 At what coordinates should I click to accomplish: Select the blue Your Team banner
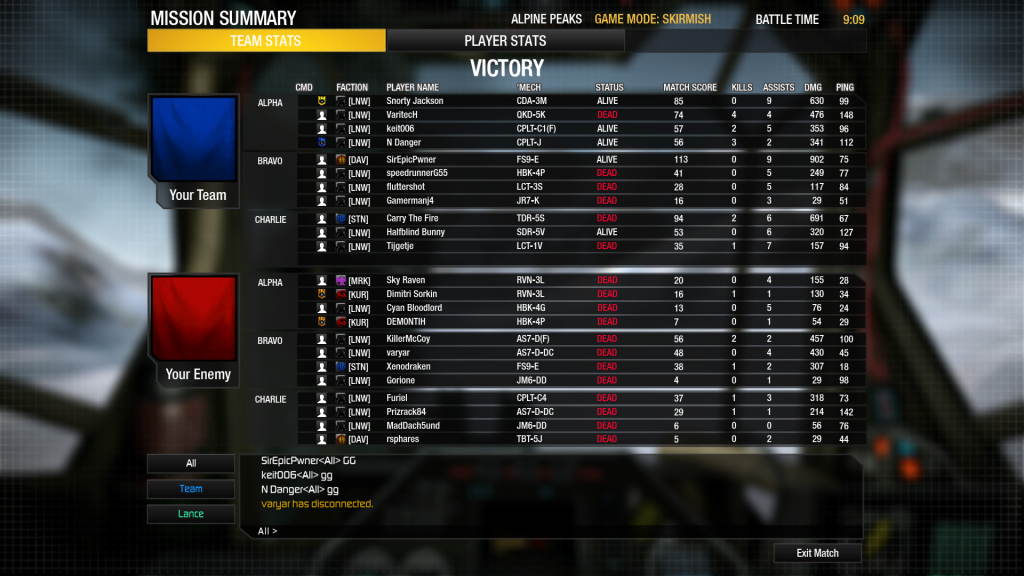193,149
